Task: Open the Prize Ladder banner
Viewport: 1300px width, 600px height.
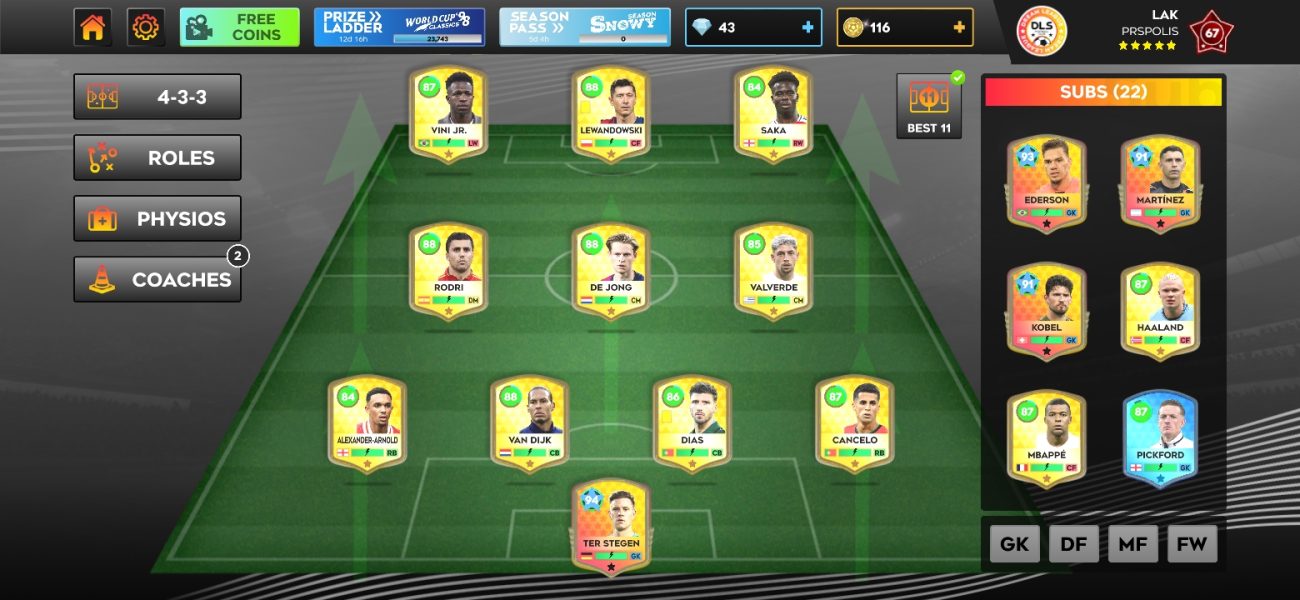Action: click(x=399, y=27)
